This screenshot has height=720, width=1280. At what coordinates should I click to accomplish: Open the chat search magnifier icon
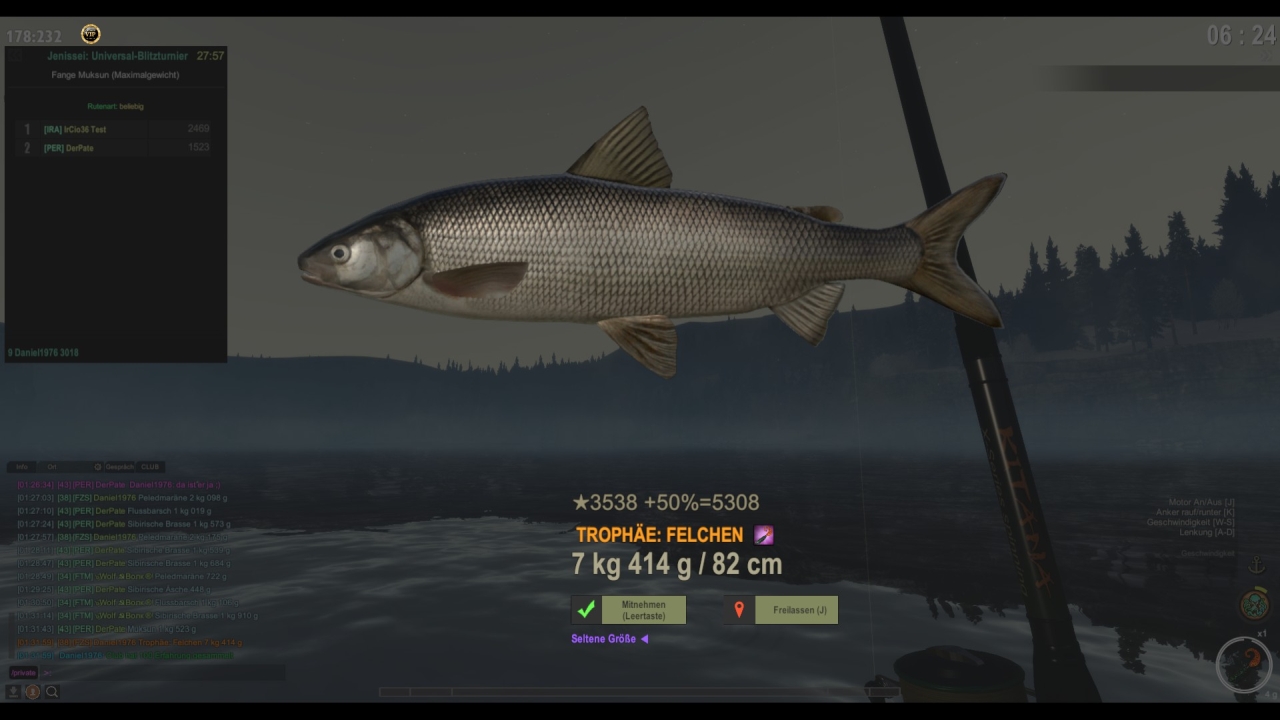click(x=52, y=691)
